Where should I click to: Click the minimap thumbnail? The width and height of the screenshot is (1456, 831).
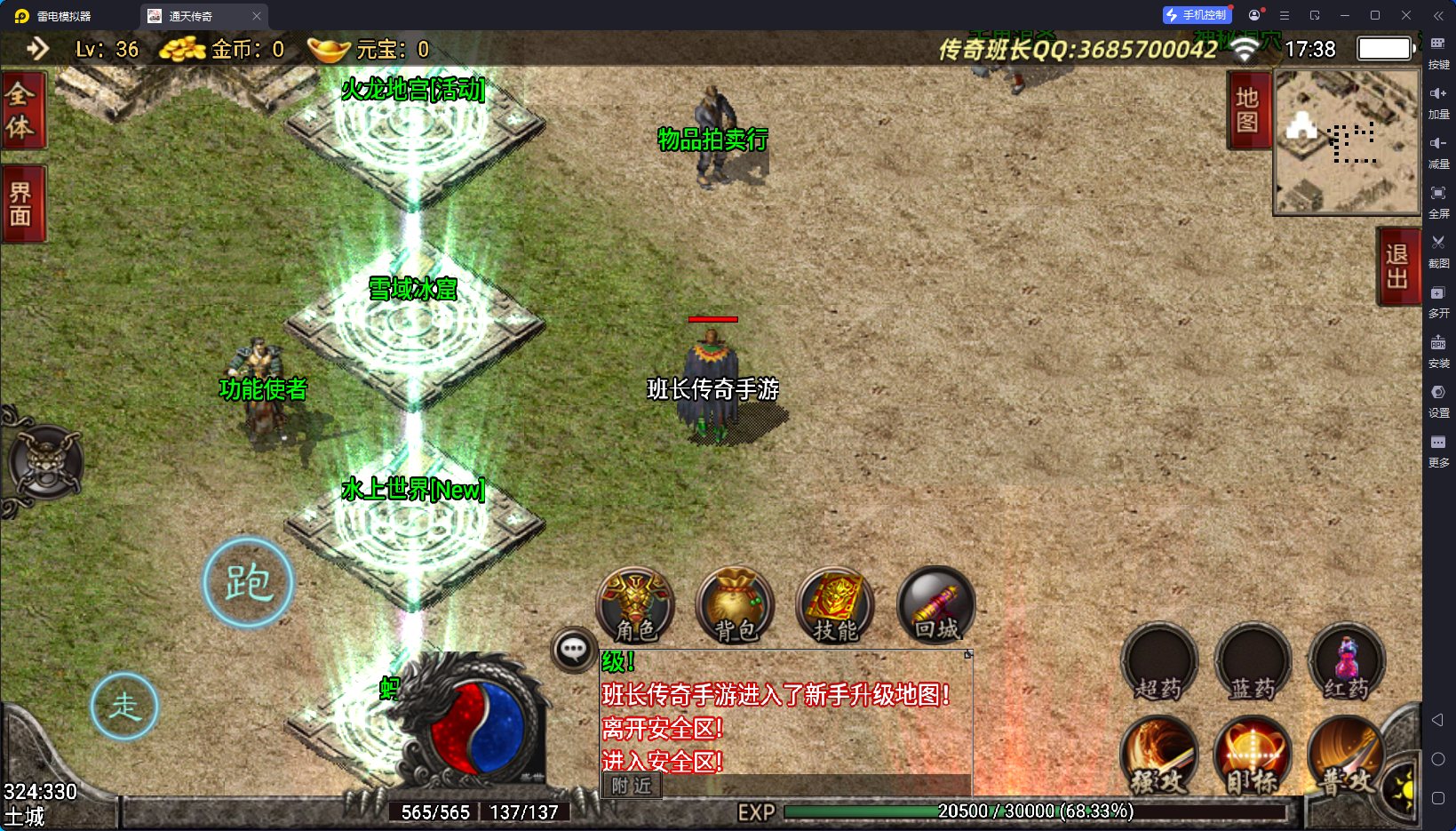click(1346, 142)
